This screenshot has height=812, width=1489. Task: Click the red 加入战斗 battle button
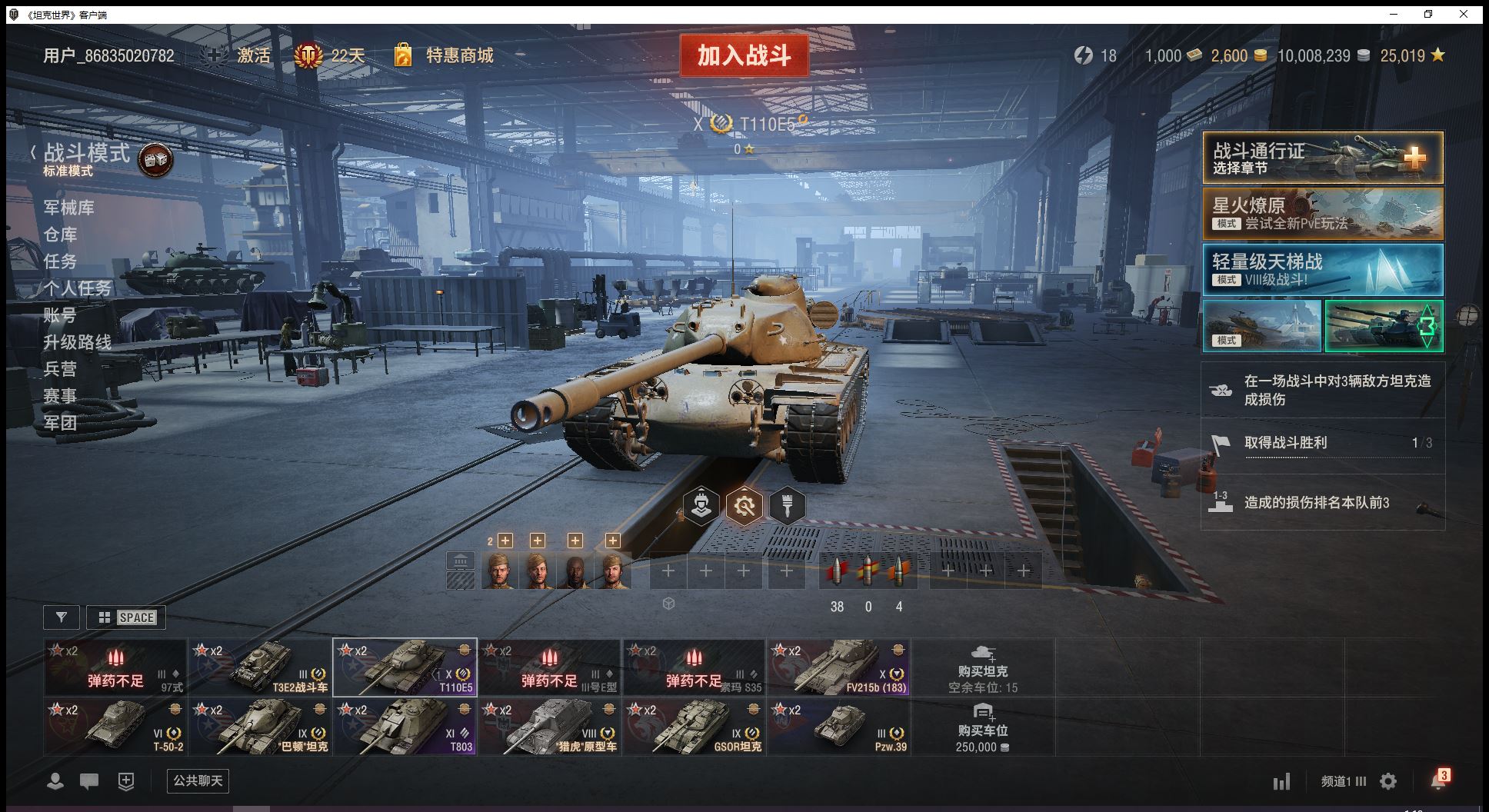pyautogui.click(x=744, y=55)
